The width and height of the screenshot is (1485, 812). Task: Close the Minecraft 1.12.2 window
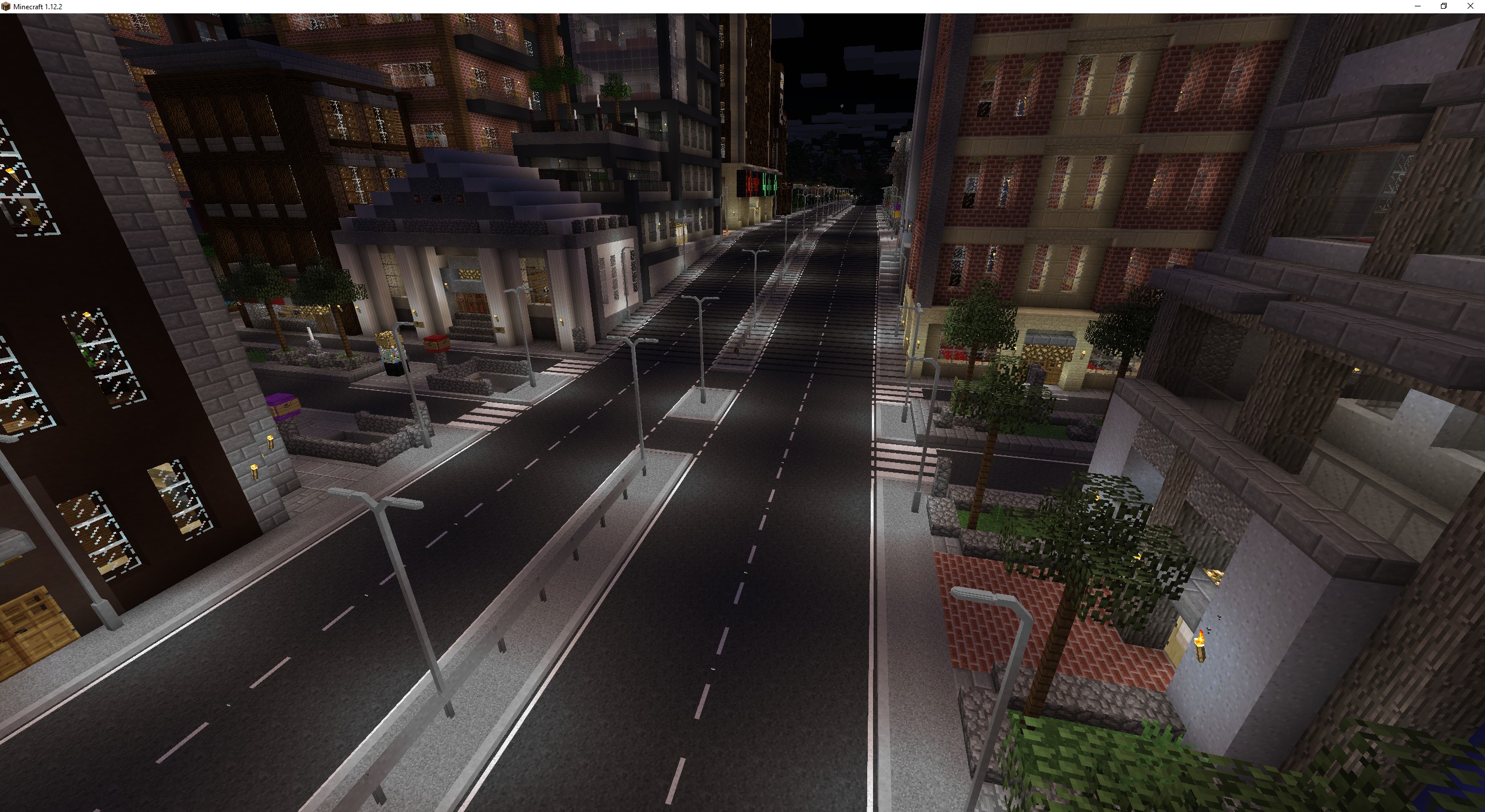[1470, 6]
